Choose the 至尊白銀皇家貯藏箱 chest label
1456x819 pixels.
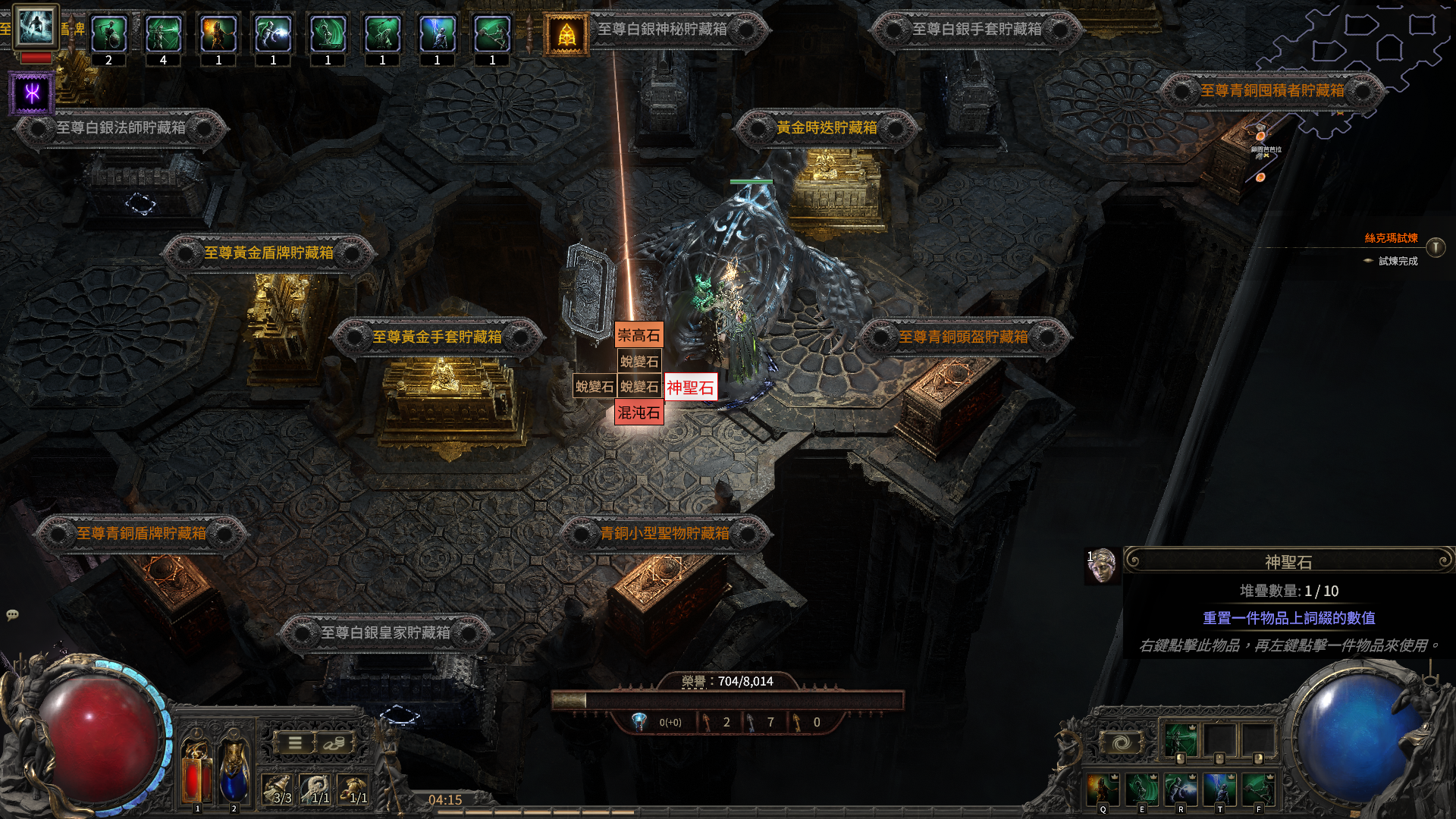[385, 632]
